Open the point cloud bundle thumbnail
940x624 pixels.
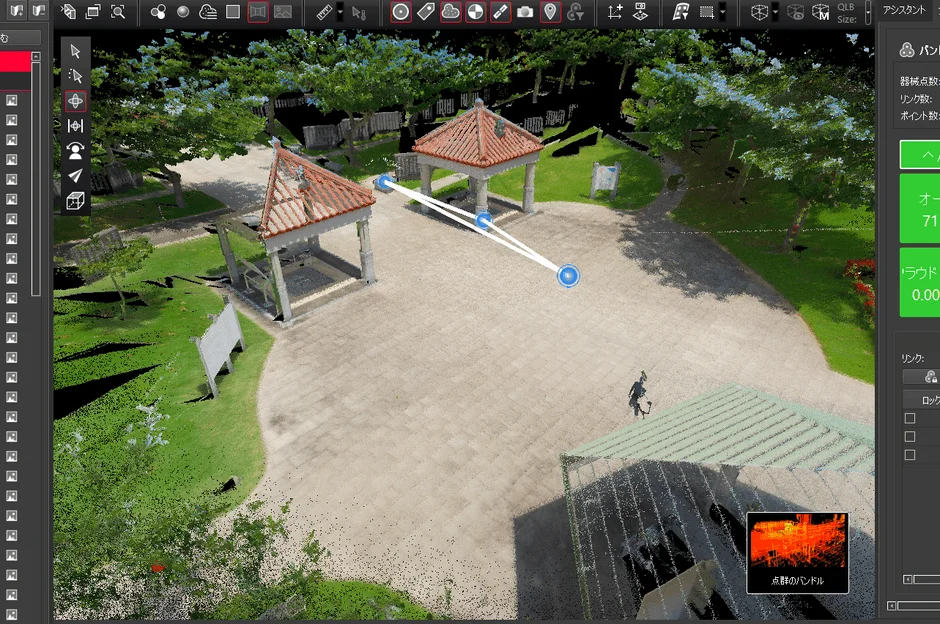(797, 552)
